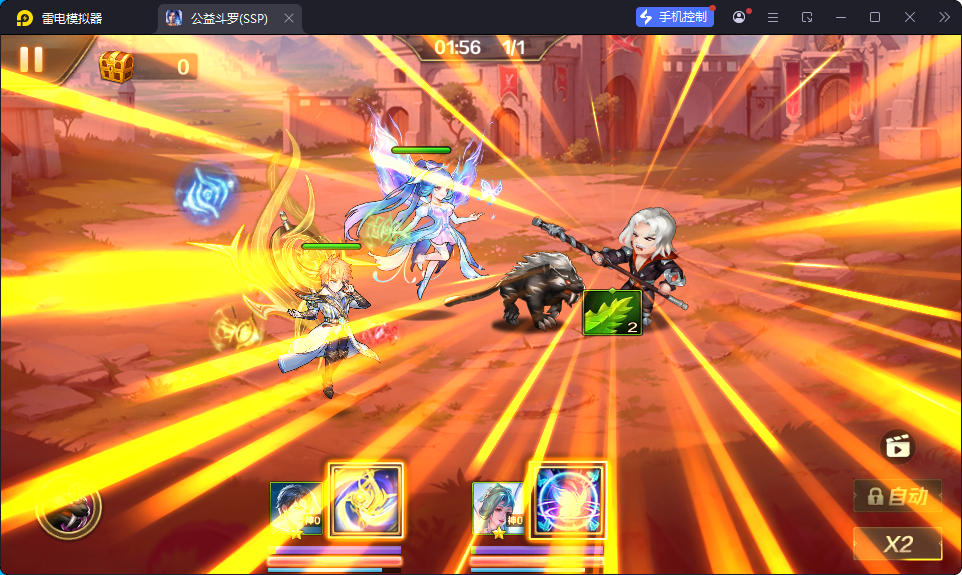
Task: Select the teal-haired heroine portrait
Action: click(498, 508)
